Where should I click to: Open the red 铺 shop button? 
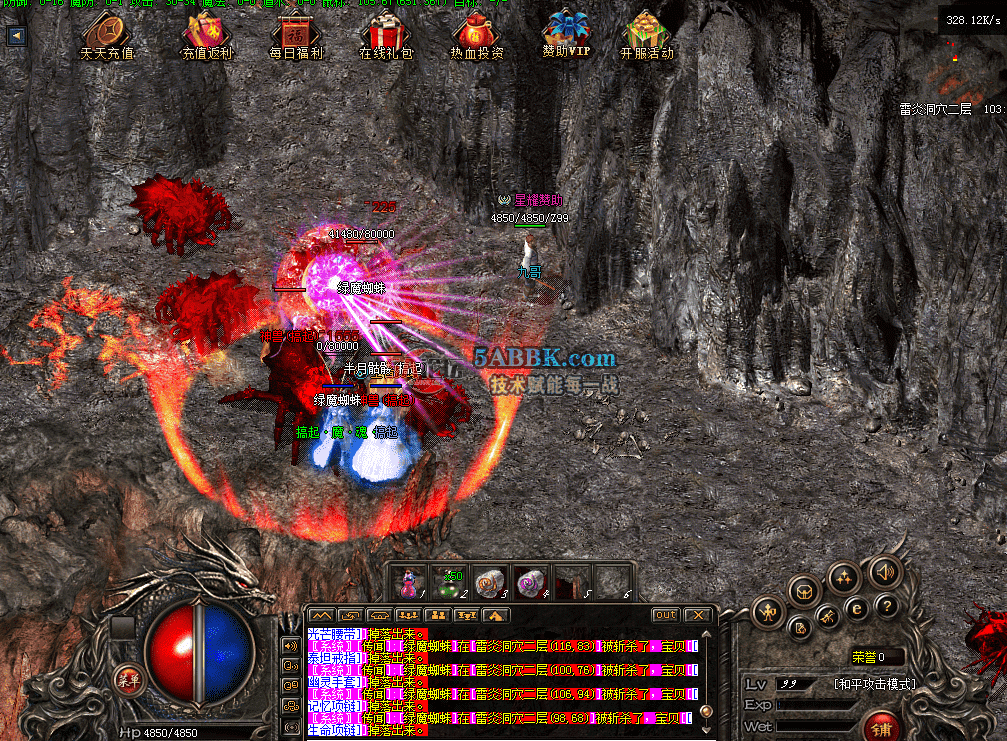click(881, 726)
